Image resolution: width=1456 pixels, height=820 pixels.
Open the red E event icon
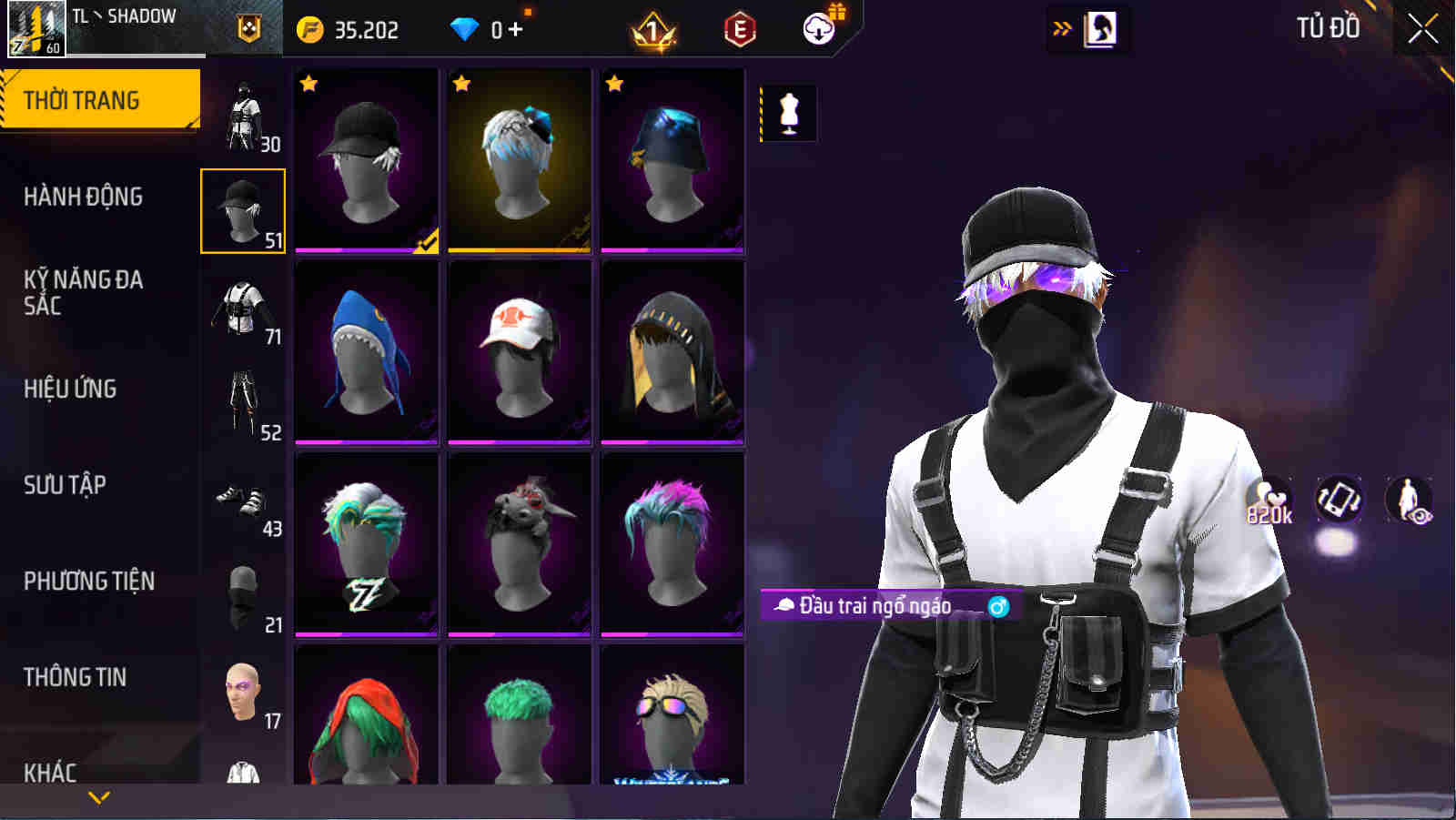[739, 28]
